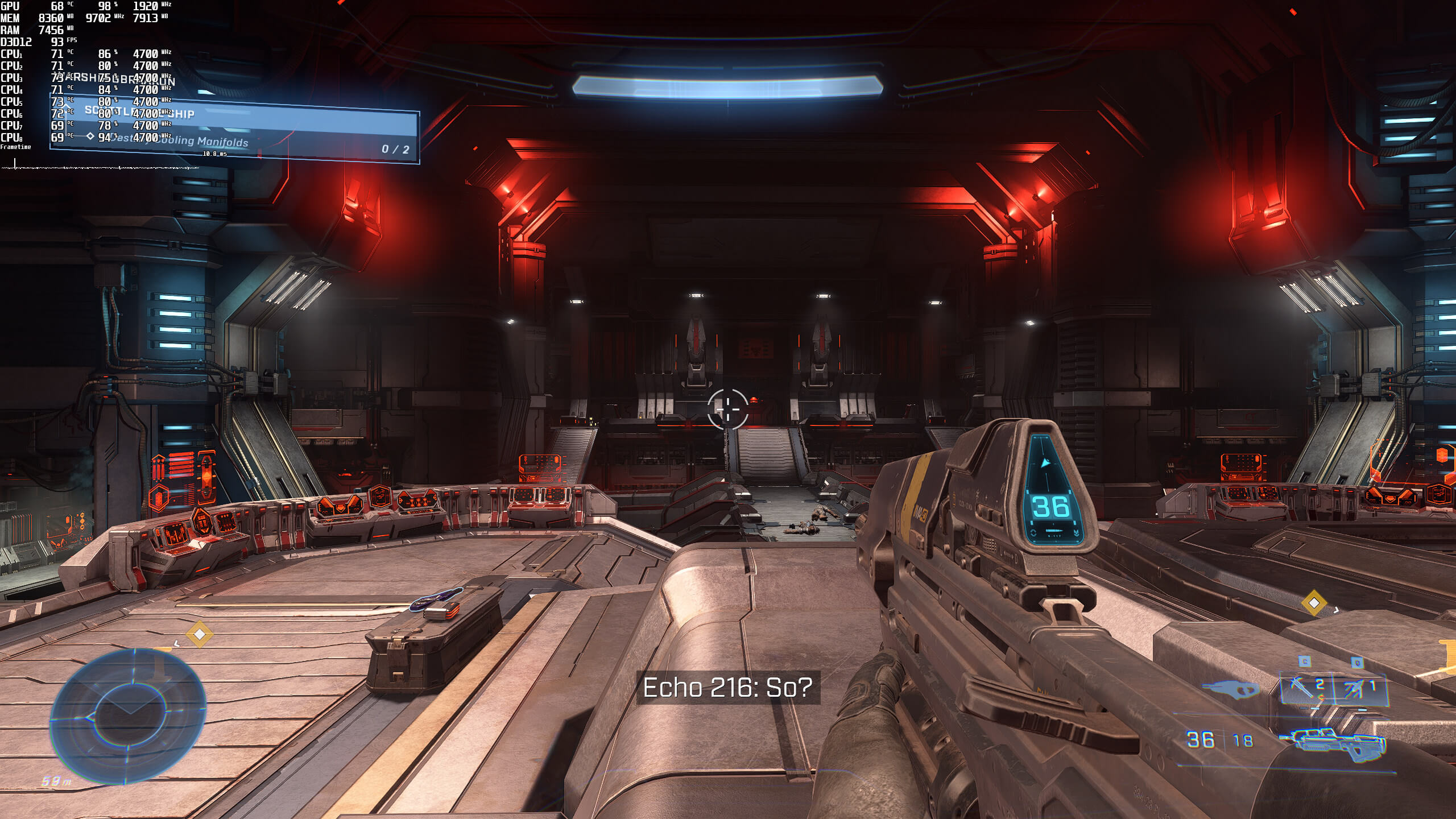
Task: Open the circular motion tracker radar
Action: point(129,717)
